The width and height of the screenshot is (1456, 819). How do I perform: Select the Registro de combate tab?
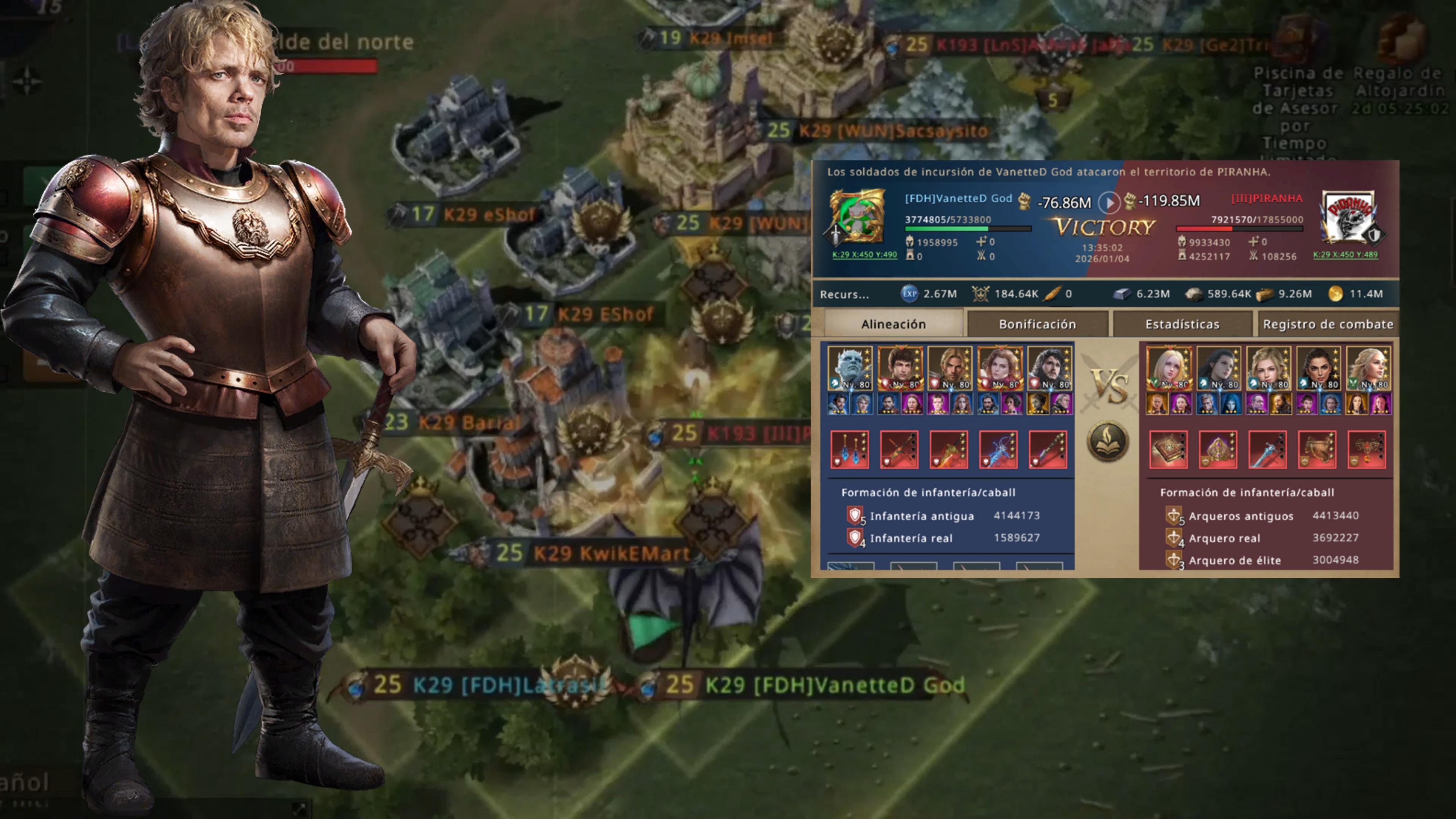click(1327, 324)
